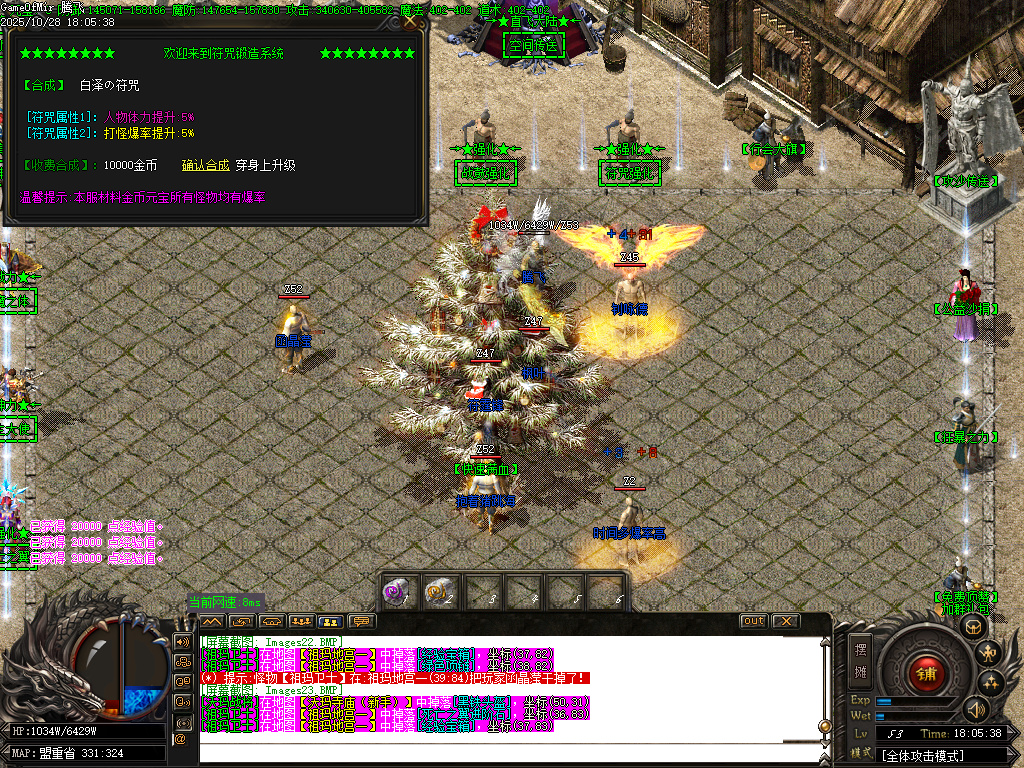Click the @ icon beside the chat box

(182, 738)
